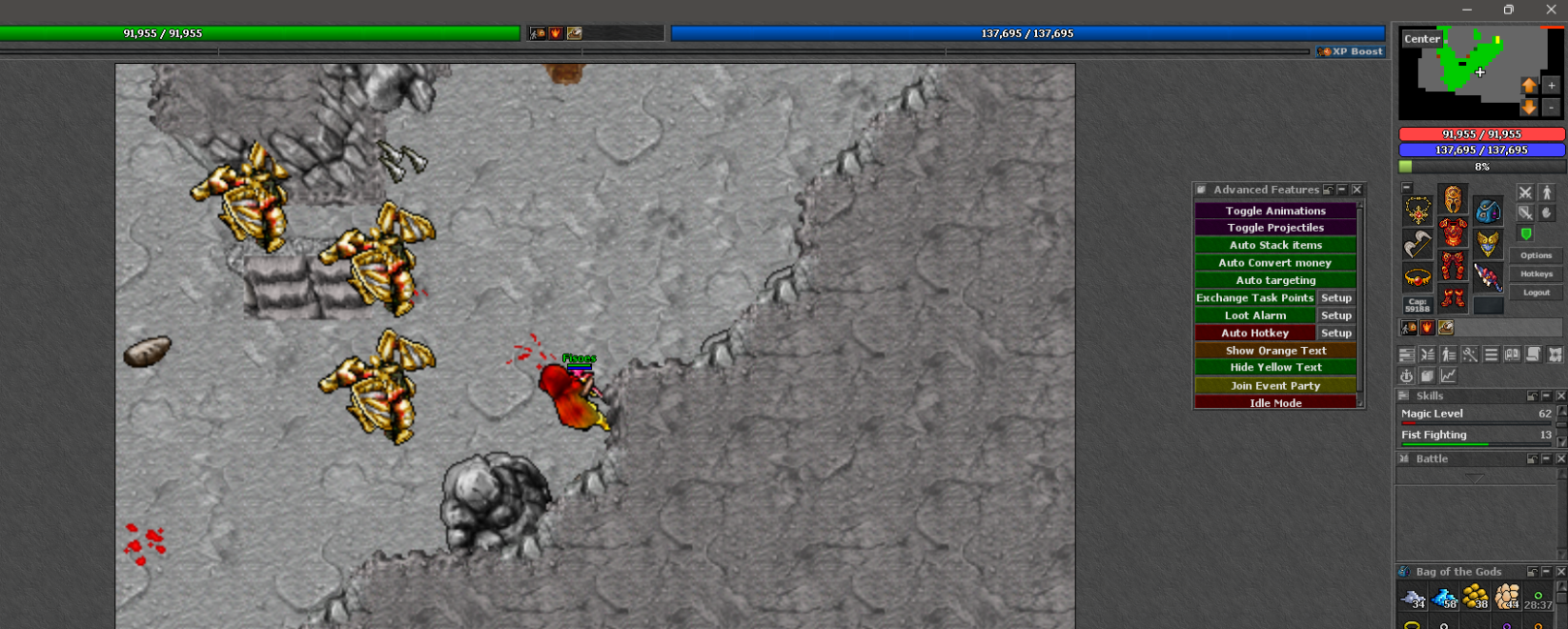Minimize the game window
The width and height of the screenshot is (1568, 629).
1466,10
